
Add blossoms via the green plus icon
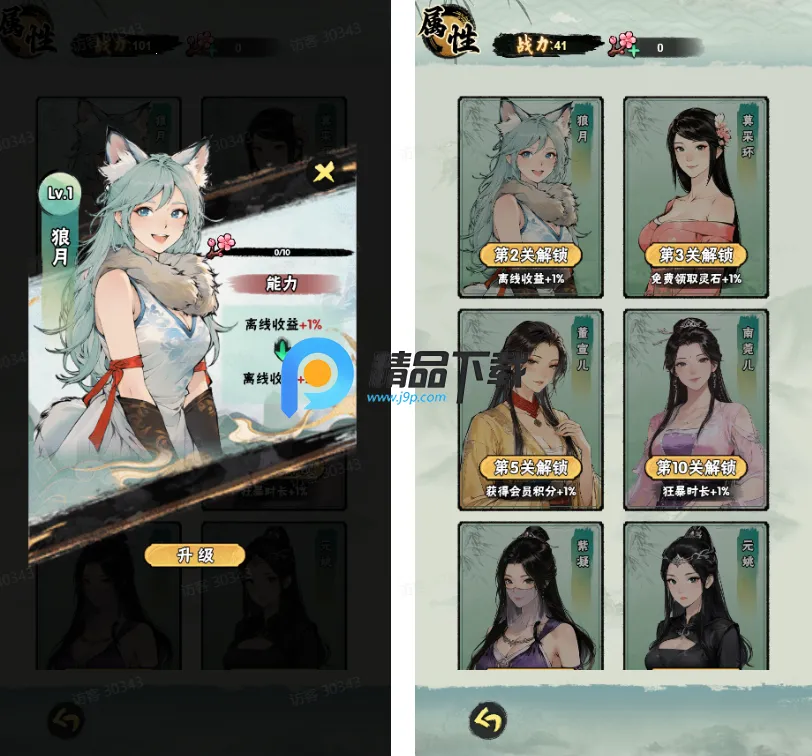(x=632, y=48)
